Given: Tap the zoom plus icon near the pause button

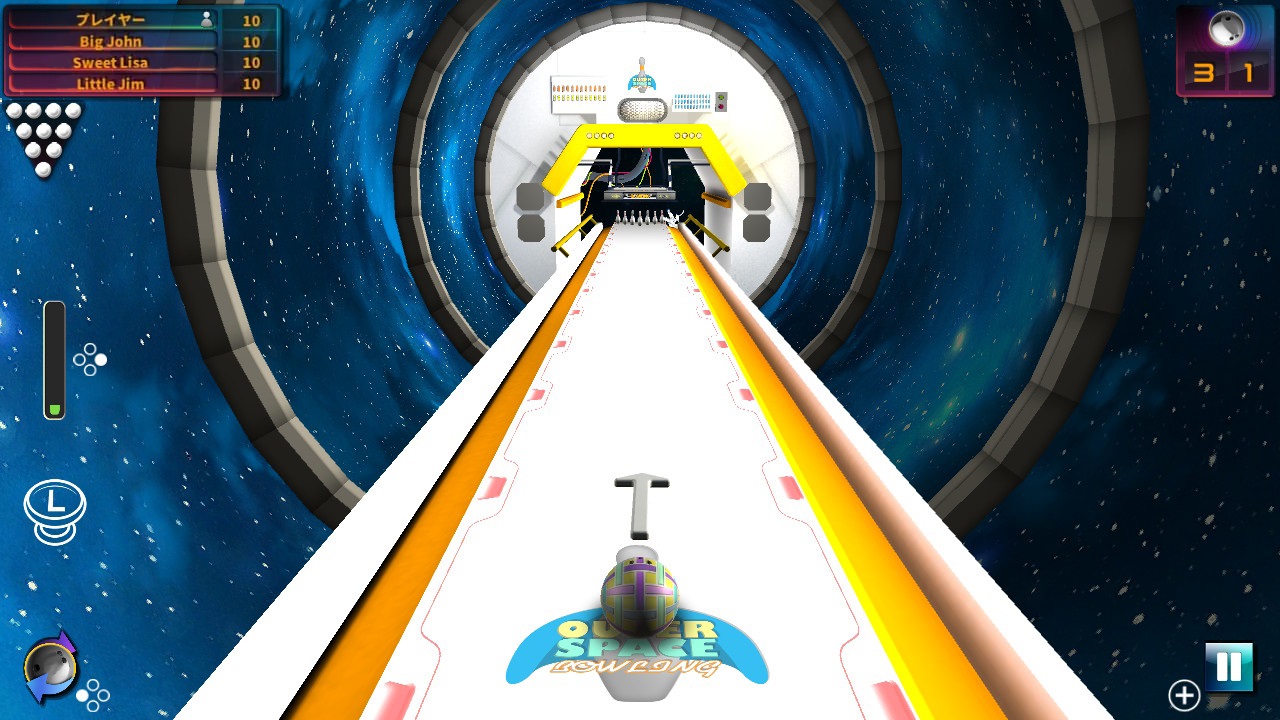Looking at the screenshot, I should pos(1186,693).
